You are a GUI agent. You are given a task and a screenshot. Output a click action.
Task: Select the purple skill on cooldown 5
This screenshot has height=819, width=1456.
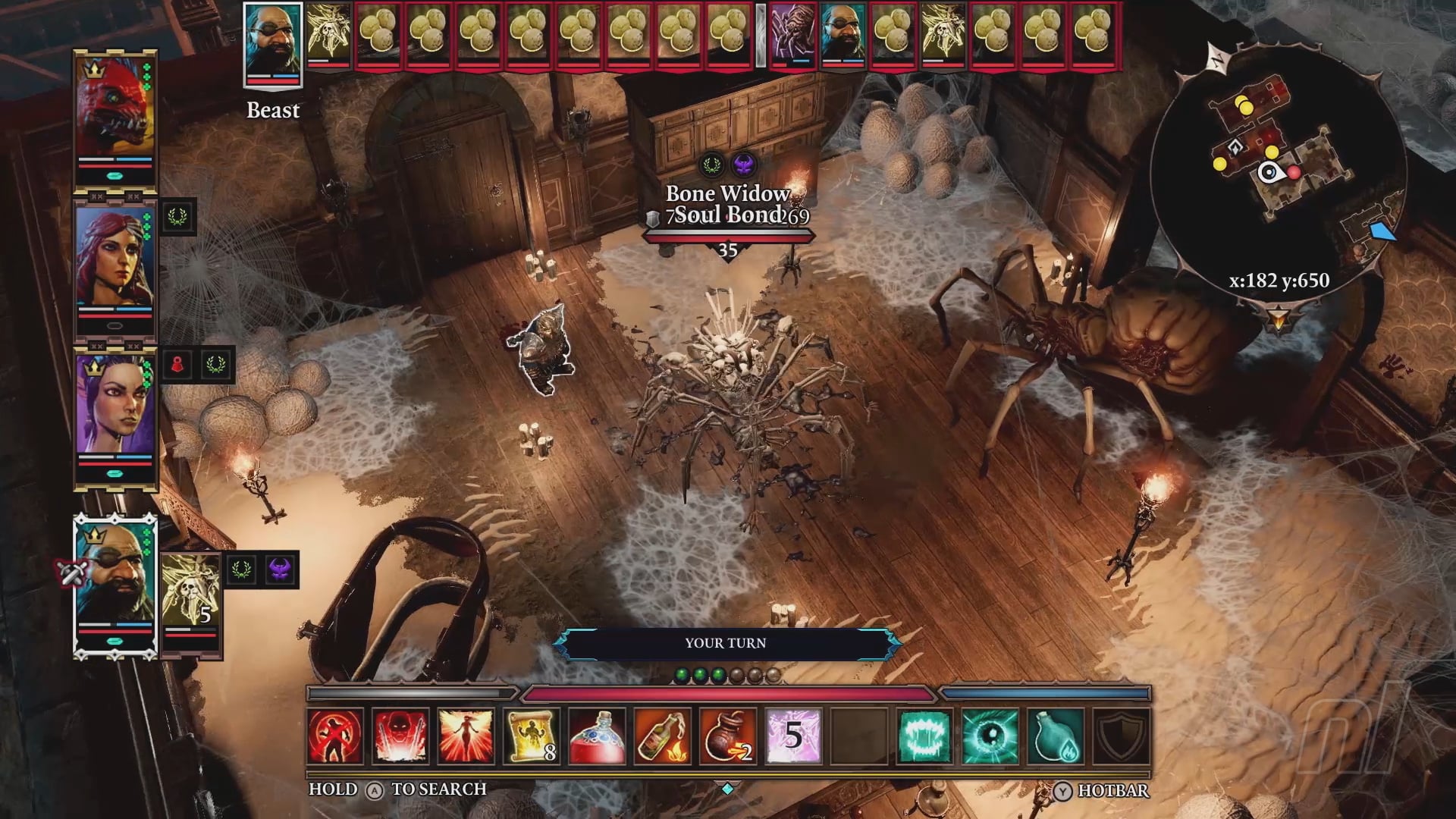click(793, 736)
